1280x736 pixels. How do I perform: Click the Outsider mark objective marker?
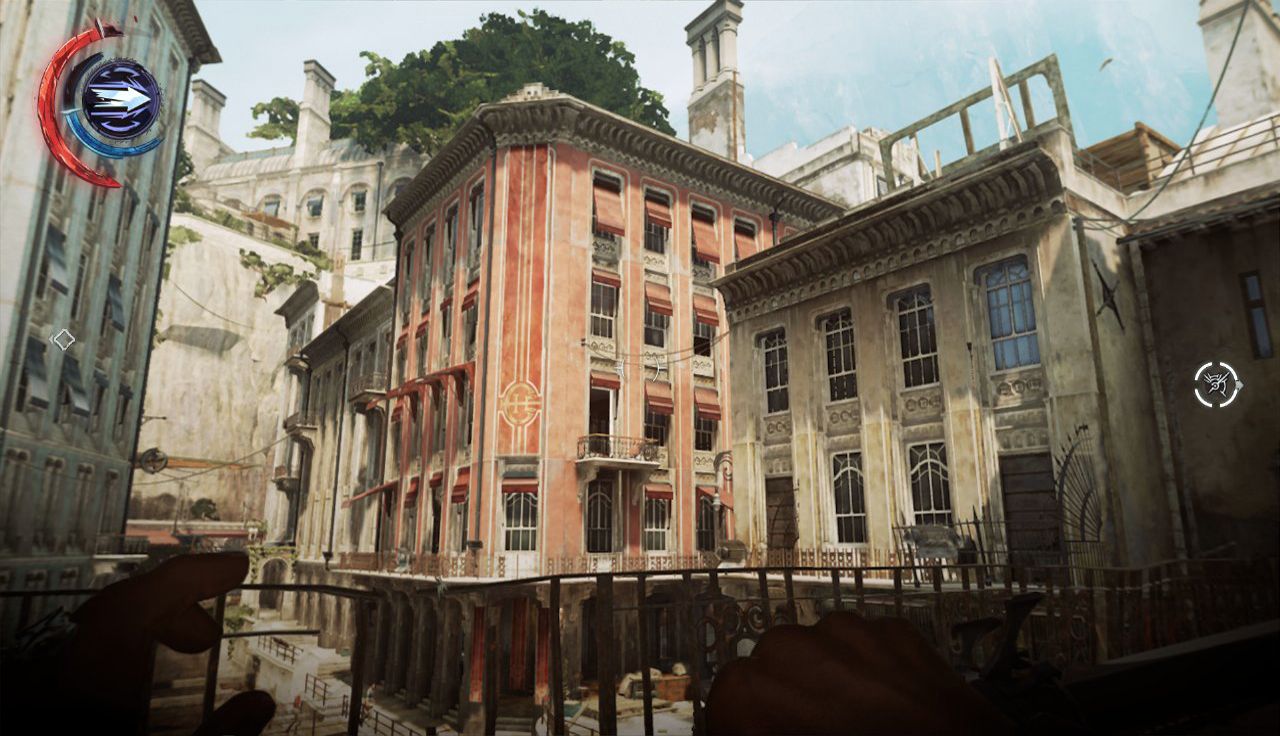click(x=1215, y=385)
